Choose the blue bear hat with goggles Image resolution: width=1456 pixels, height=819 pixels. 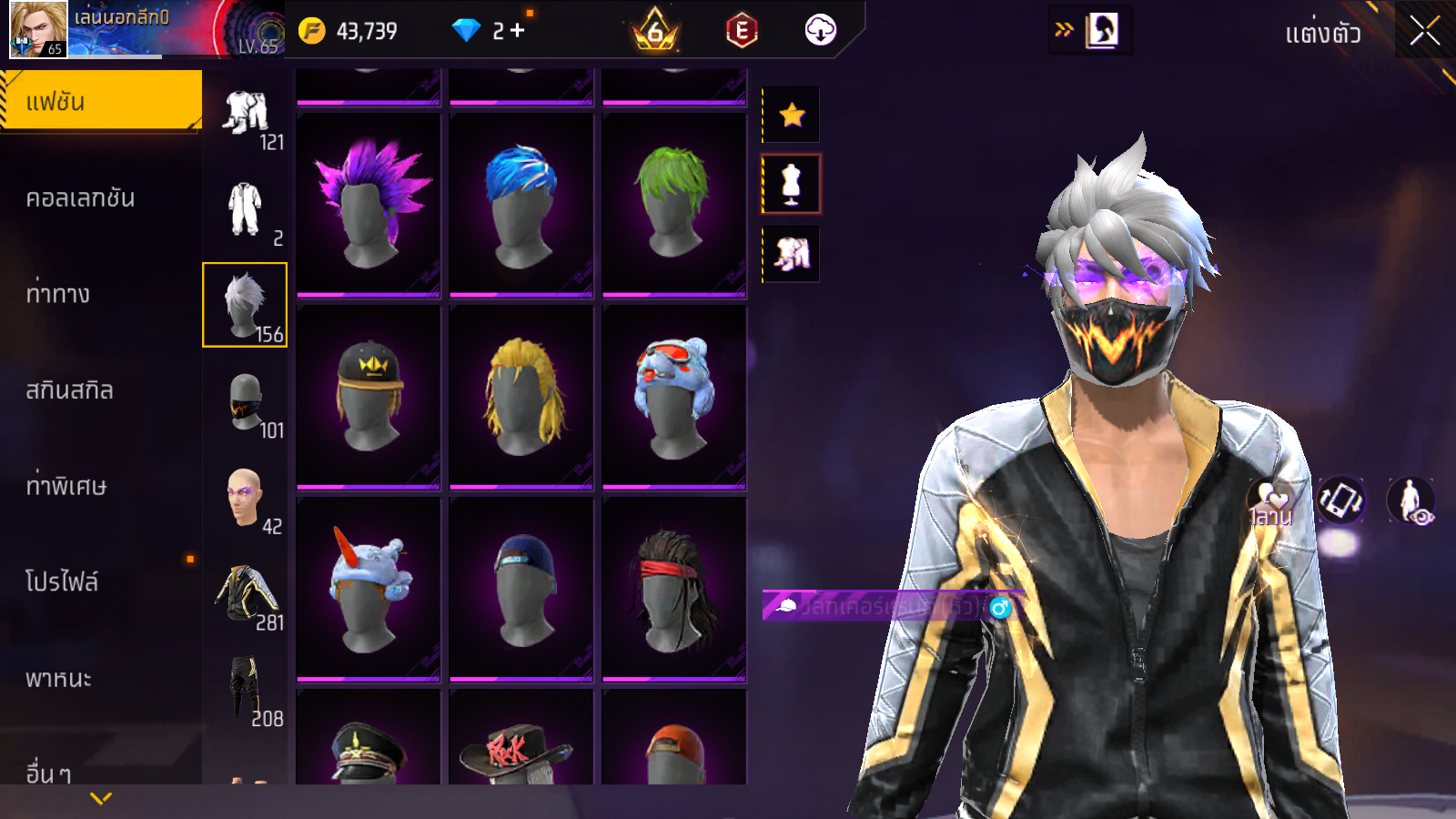(x=674, y=396)
